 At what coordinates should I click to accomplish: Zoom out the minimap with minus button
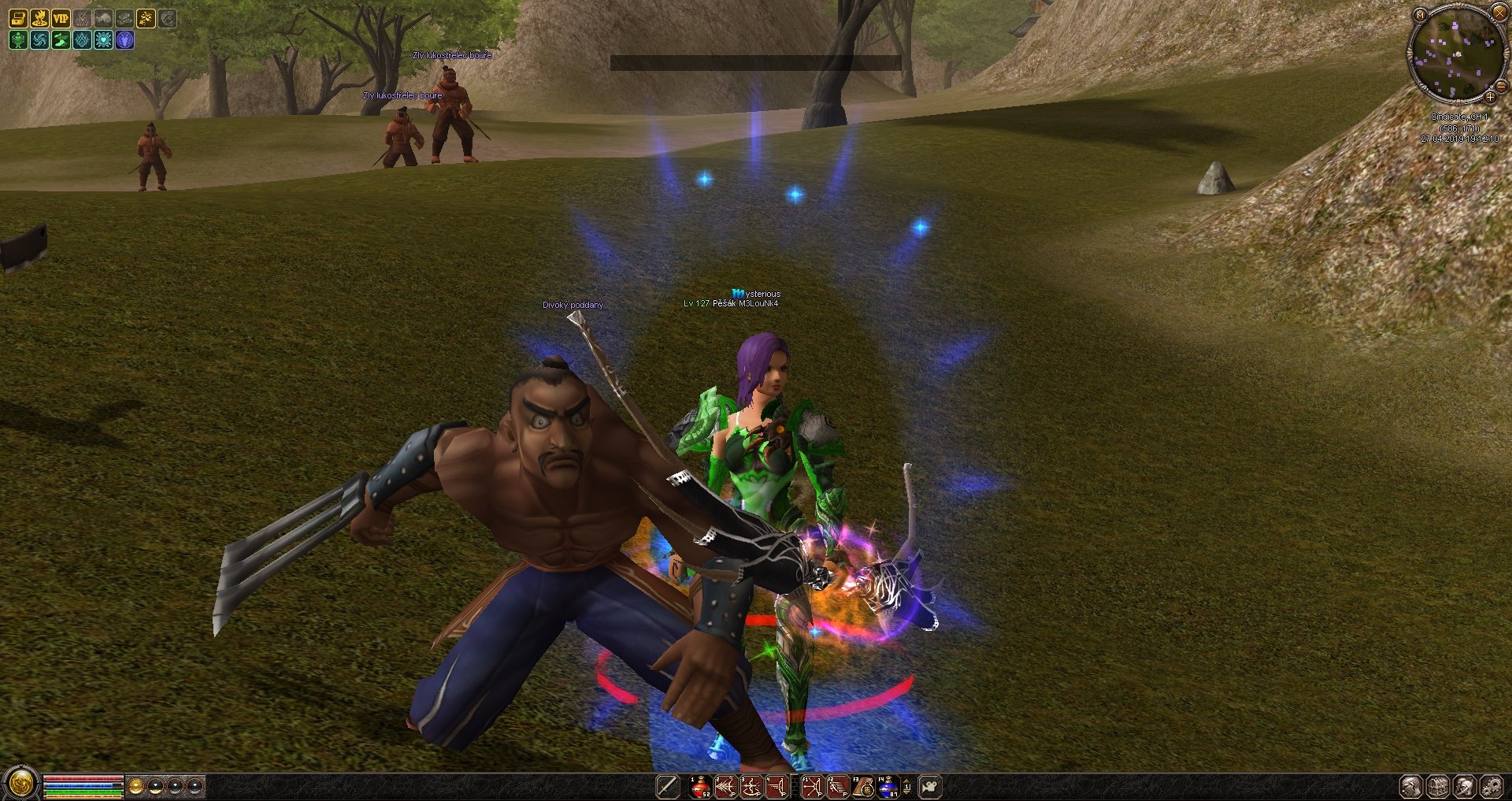[1501, 86]
